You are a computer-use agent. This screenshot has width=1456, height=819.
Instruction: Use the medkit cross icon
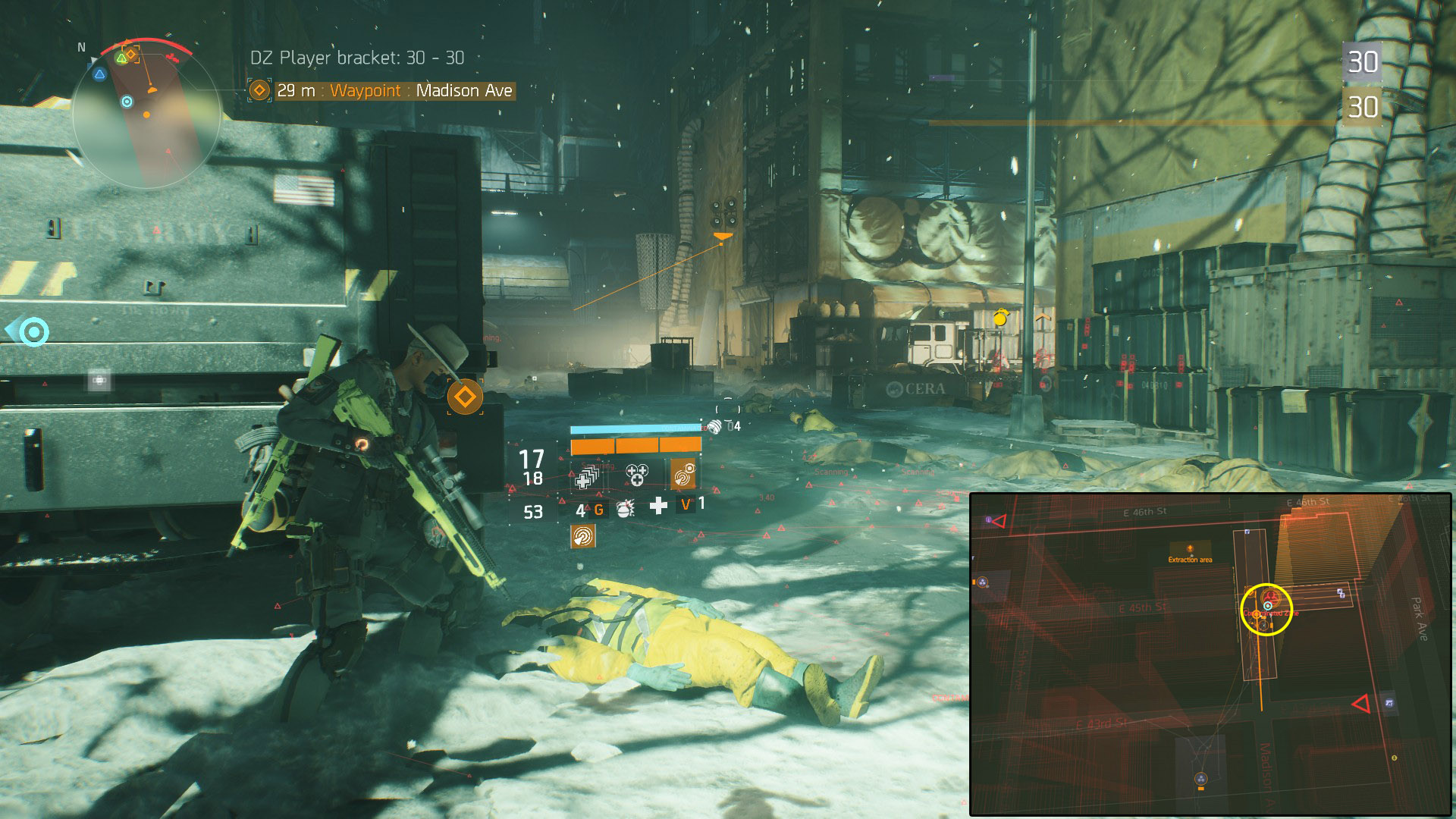[x=658, y=506]
